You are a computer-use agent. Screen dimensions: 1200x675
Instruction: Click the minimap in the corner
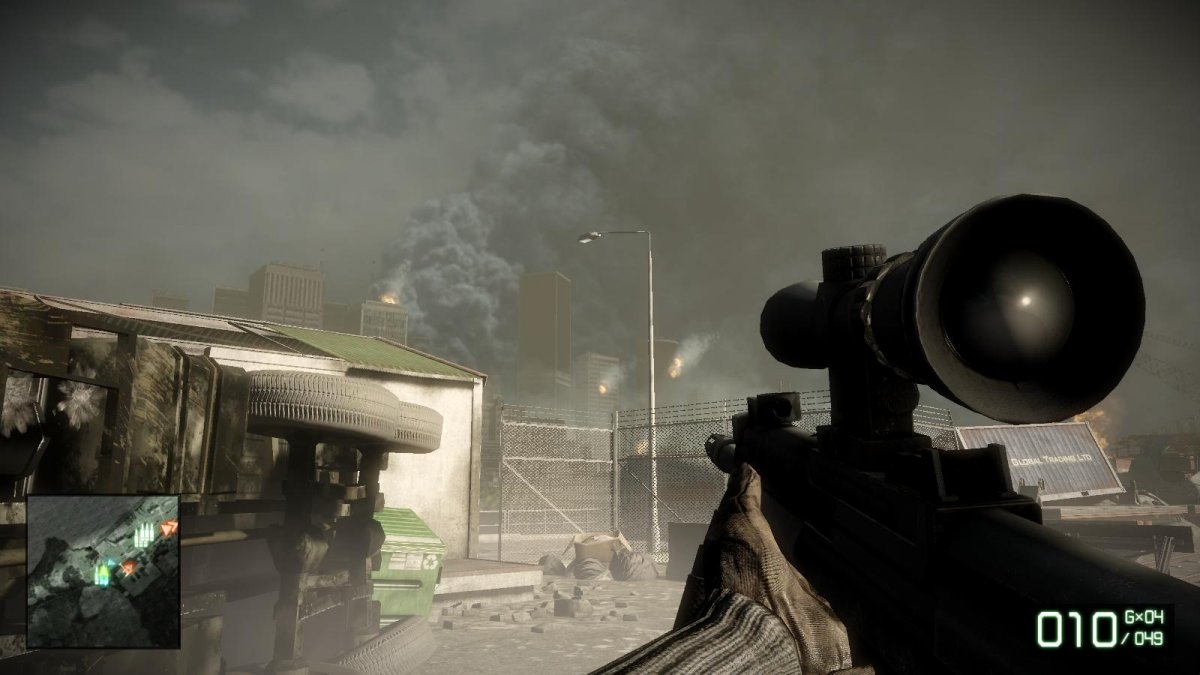coord(103,571)
